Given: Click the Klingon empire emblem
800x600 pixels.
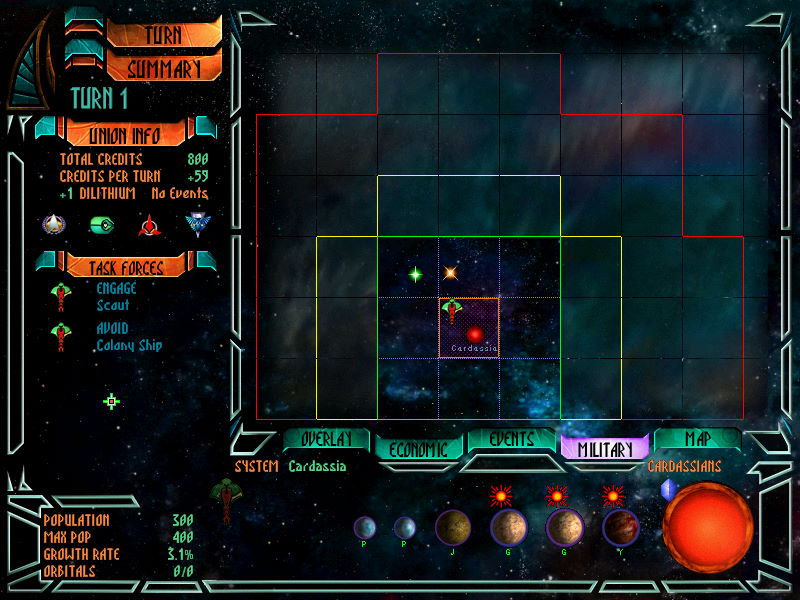Looking at the screenshot, I should [x=150, y=224].
